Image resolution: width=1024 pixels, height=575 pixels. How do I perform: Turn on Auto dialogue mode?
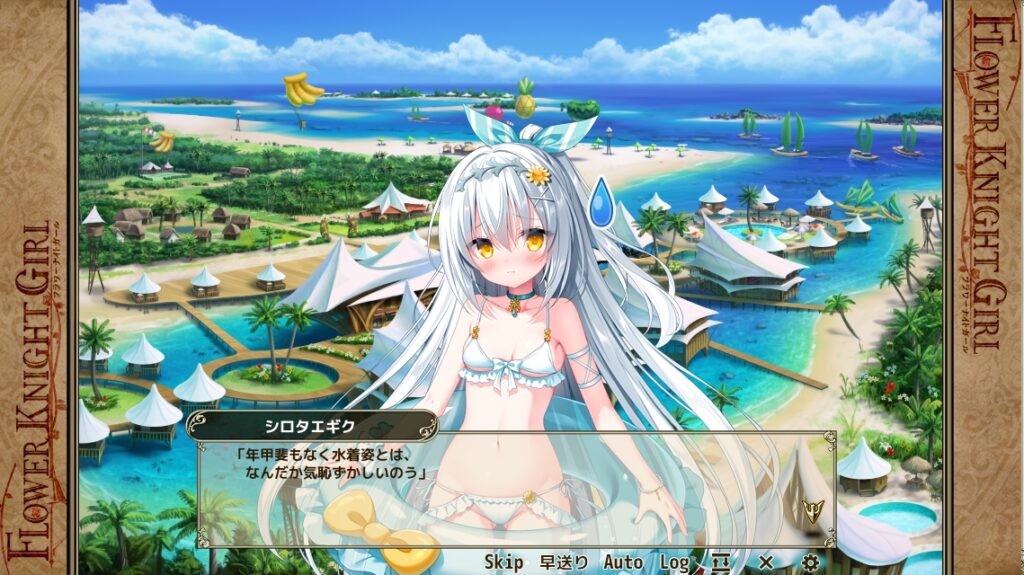tap(622, 562)
